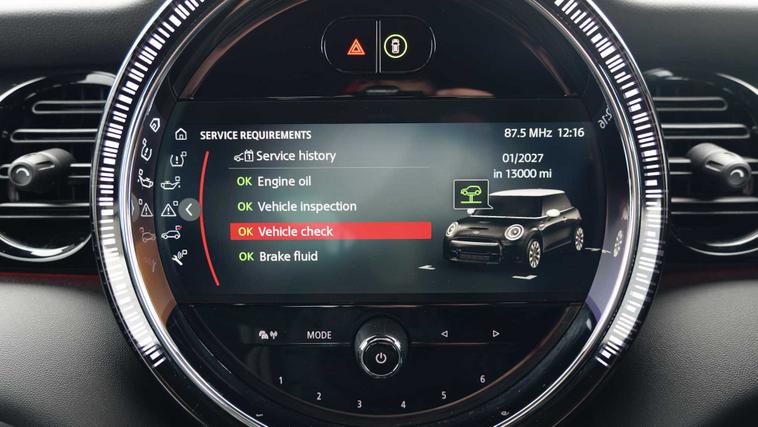This screenshot has height=427, width=758.
Task: Open the wrench service settings icon
Action: tap(180, 257)
